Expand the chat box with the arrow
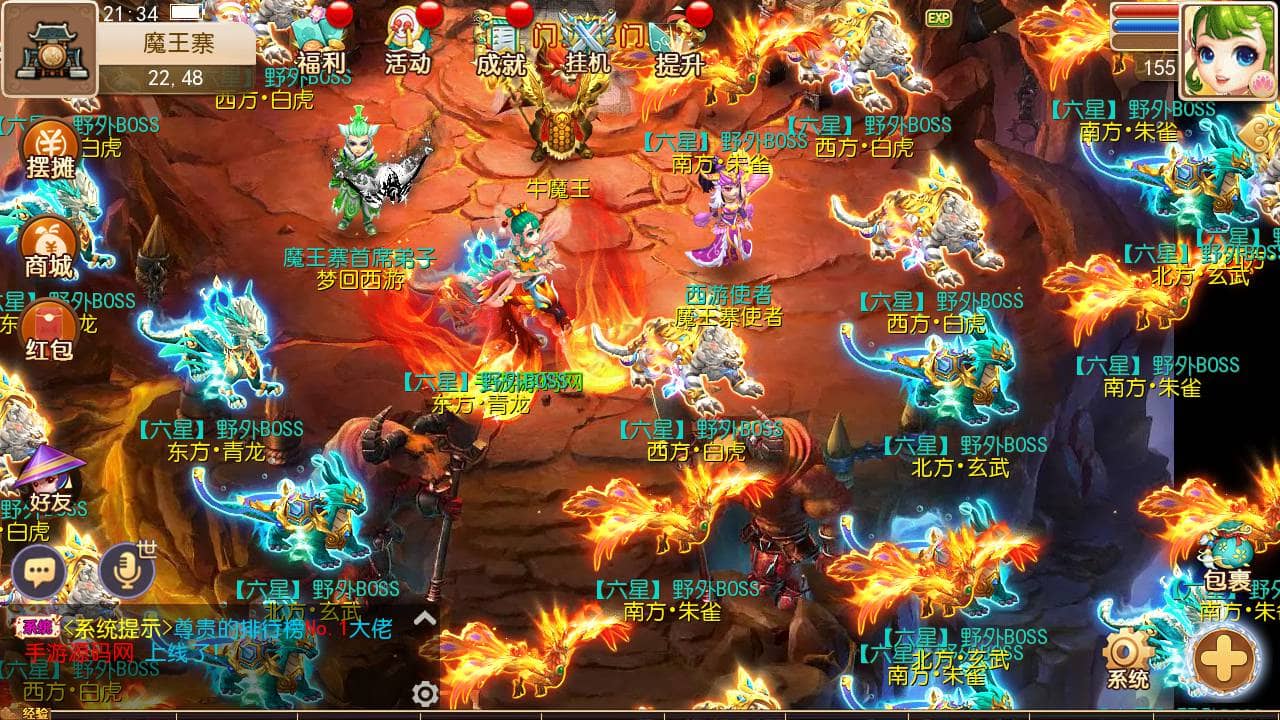Viewport: 1280px width, 720px height. pyautogui.click(x=425, y=618)
